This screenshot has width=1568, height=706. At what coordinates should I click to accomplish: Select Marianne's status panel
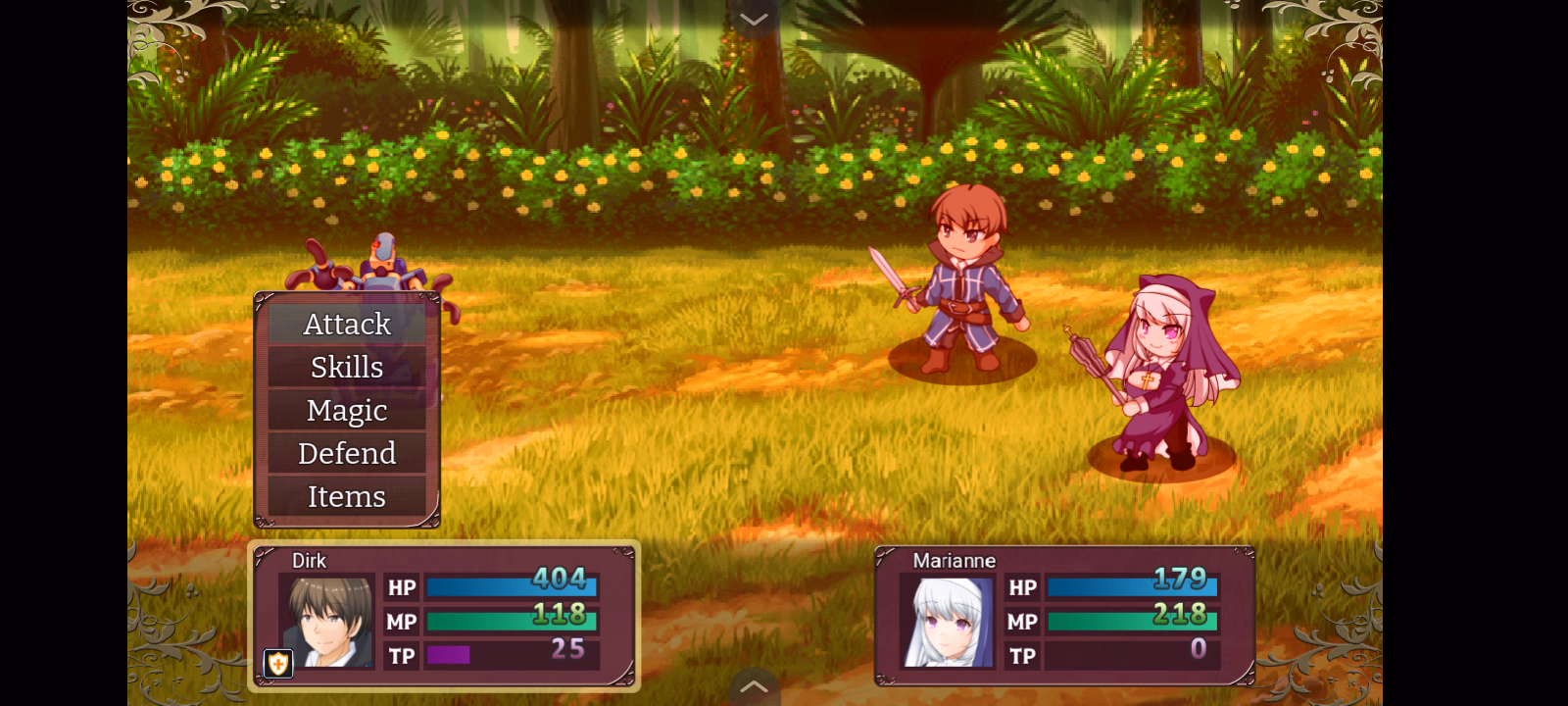[x=1064, y=616]
